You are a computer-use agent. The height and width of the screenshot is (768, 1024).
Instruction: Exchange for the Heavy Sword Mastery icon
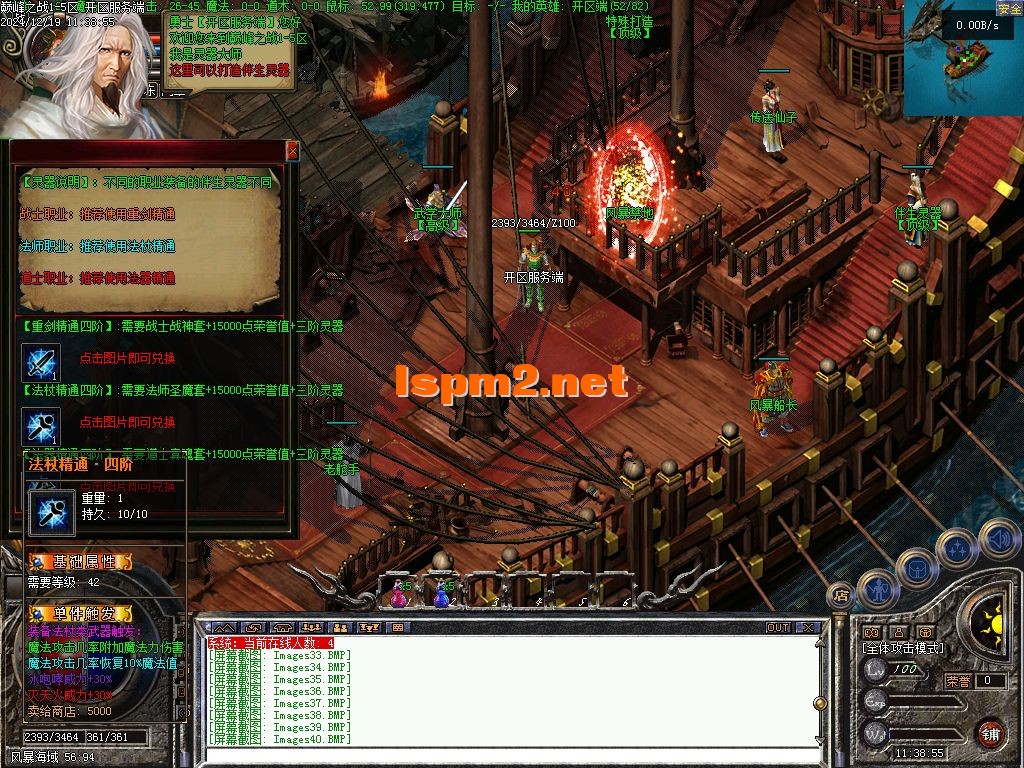(x=42, y=362)
